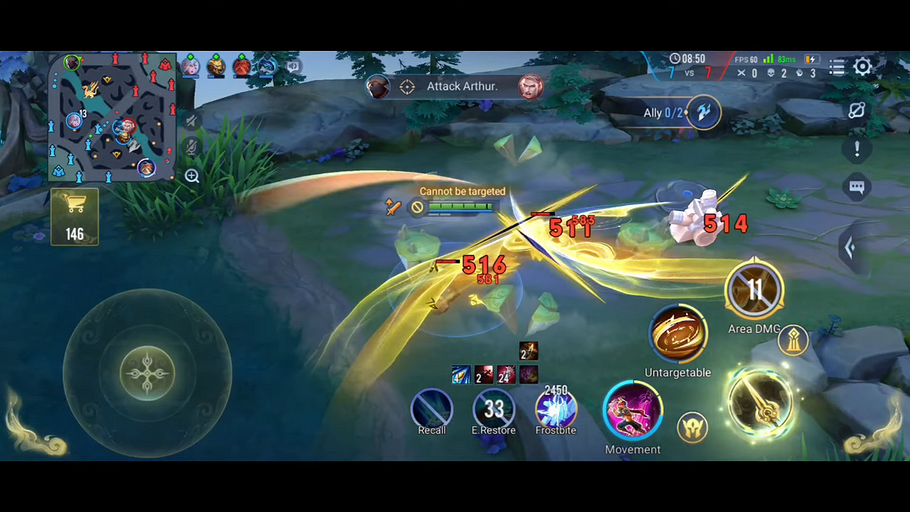This screenshot has width=910, height=512.
Task: Hit the glowing sword basic attack button
Action: tap(761, 403)
